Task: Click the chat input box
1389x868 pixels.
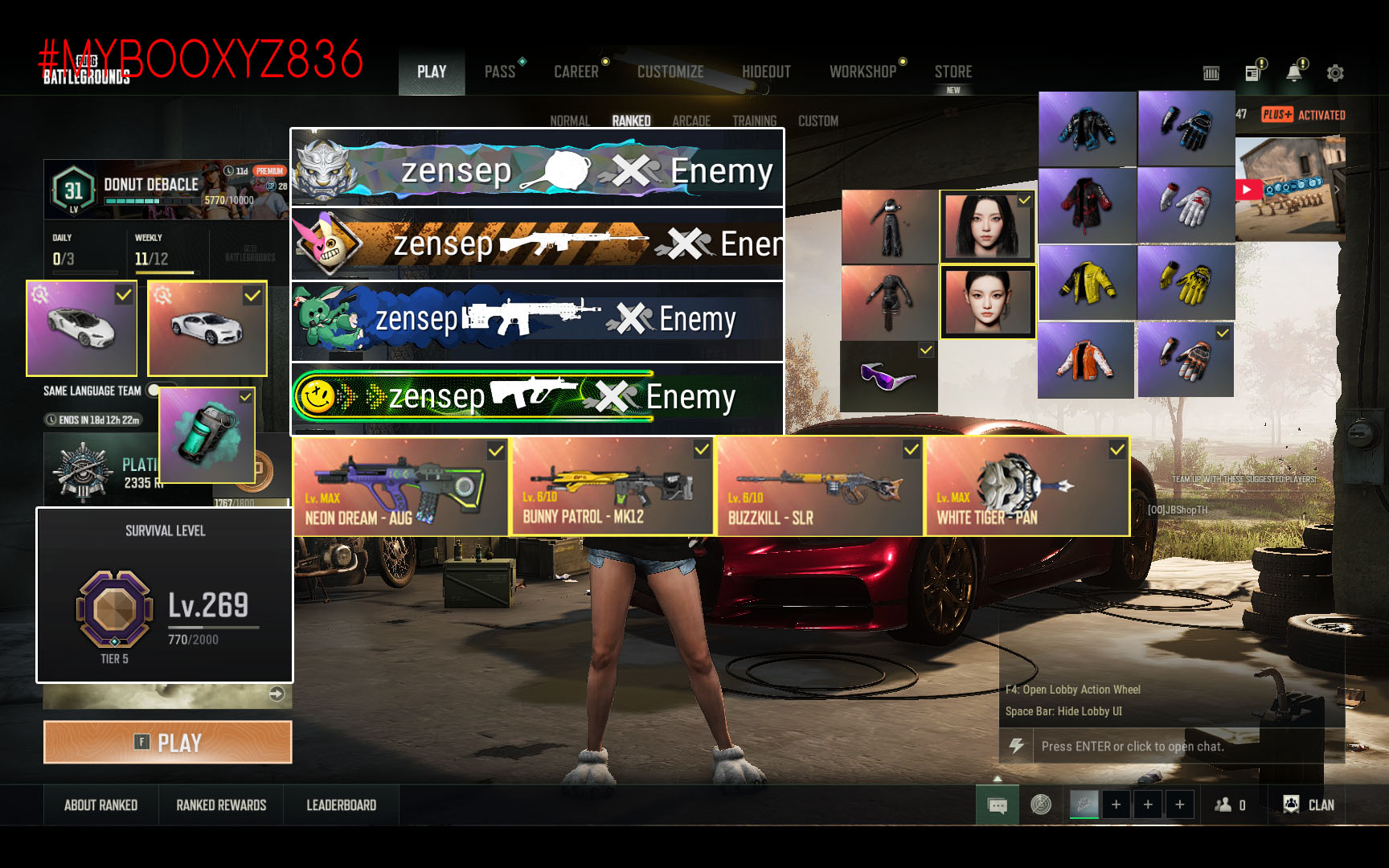Action: (x=1174, y=747)
